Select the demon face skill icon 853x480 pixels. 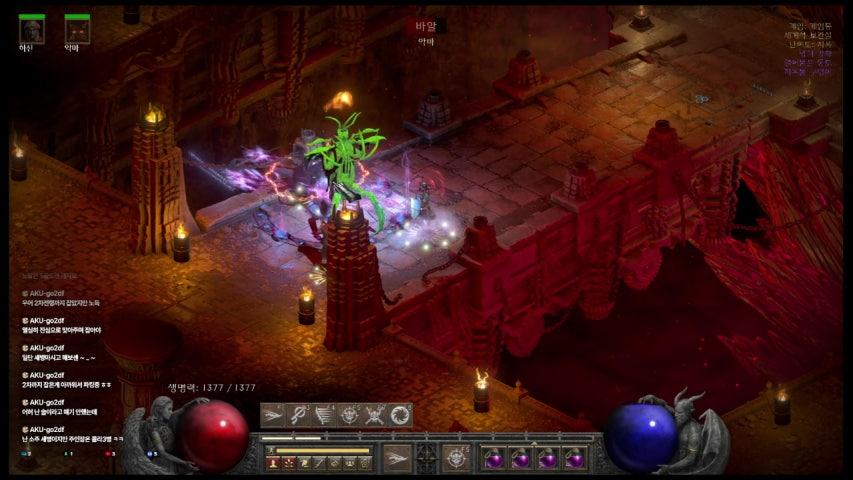tap(350, 415)
